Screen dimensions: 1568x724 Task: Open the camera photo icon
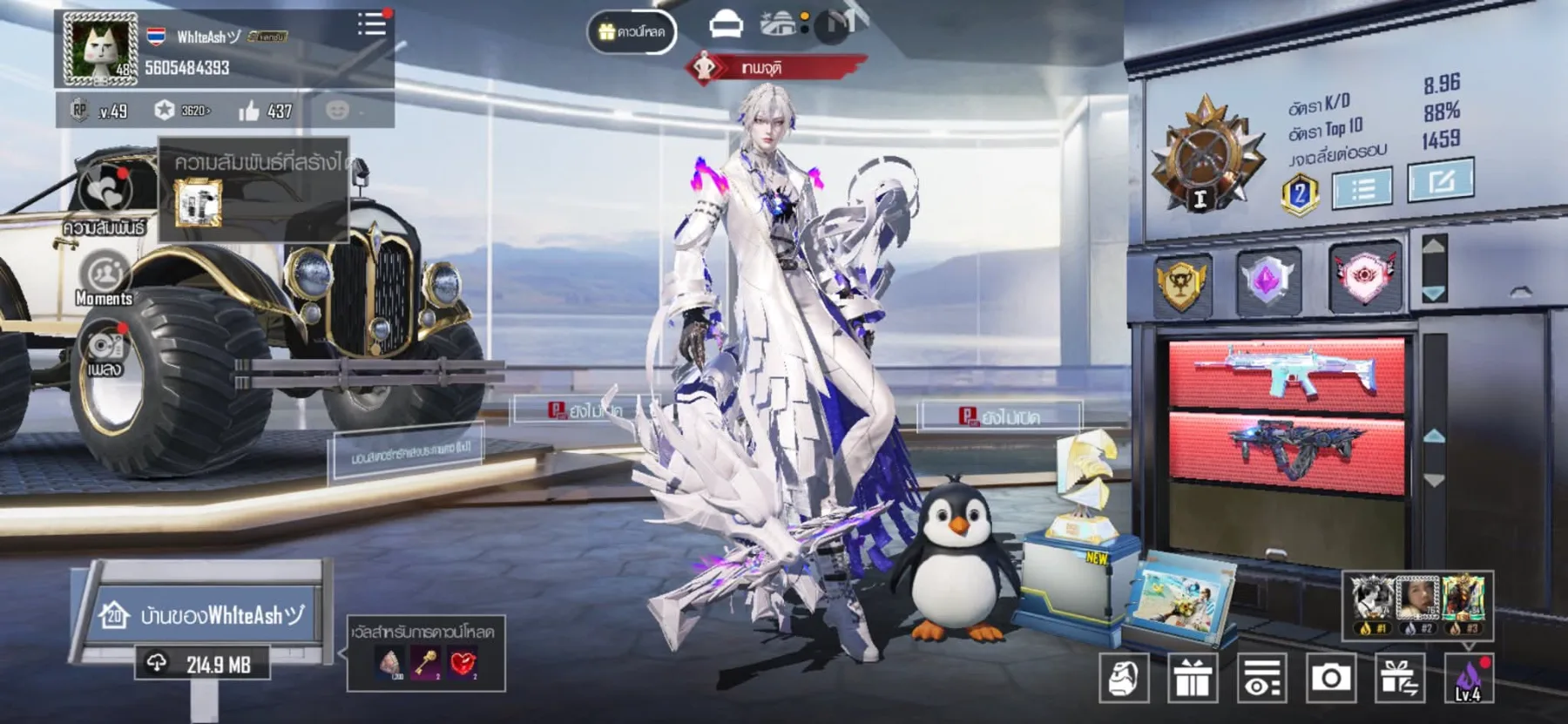coord(1330,677)
